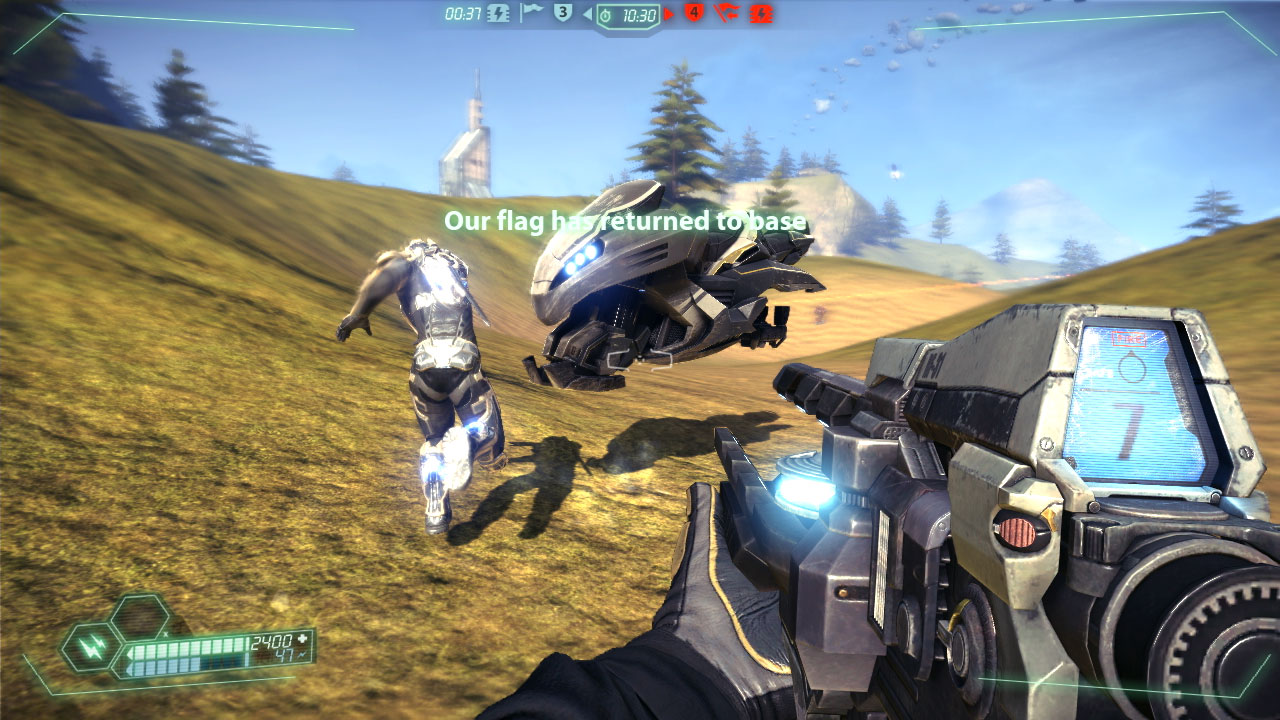Expand the left arrow beside the match timer
Image resolution: width=1280 pixels, height=720 pixels.
coord(587,13)
